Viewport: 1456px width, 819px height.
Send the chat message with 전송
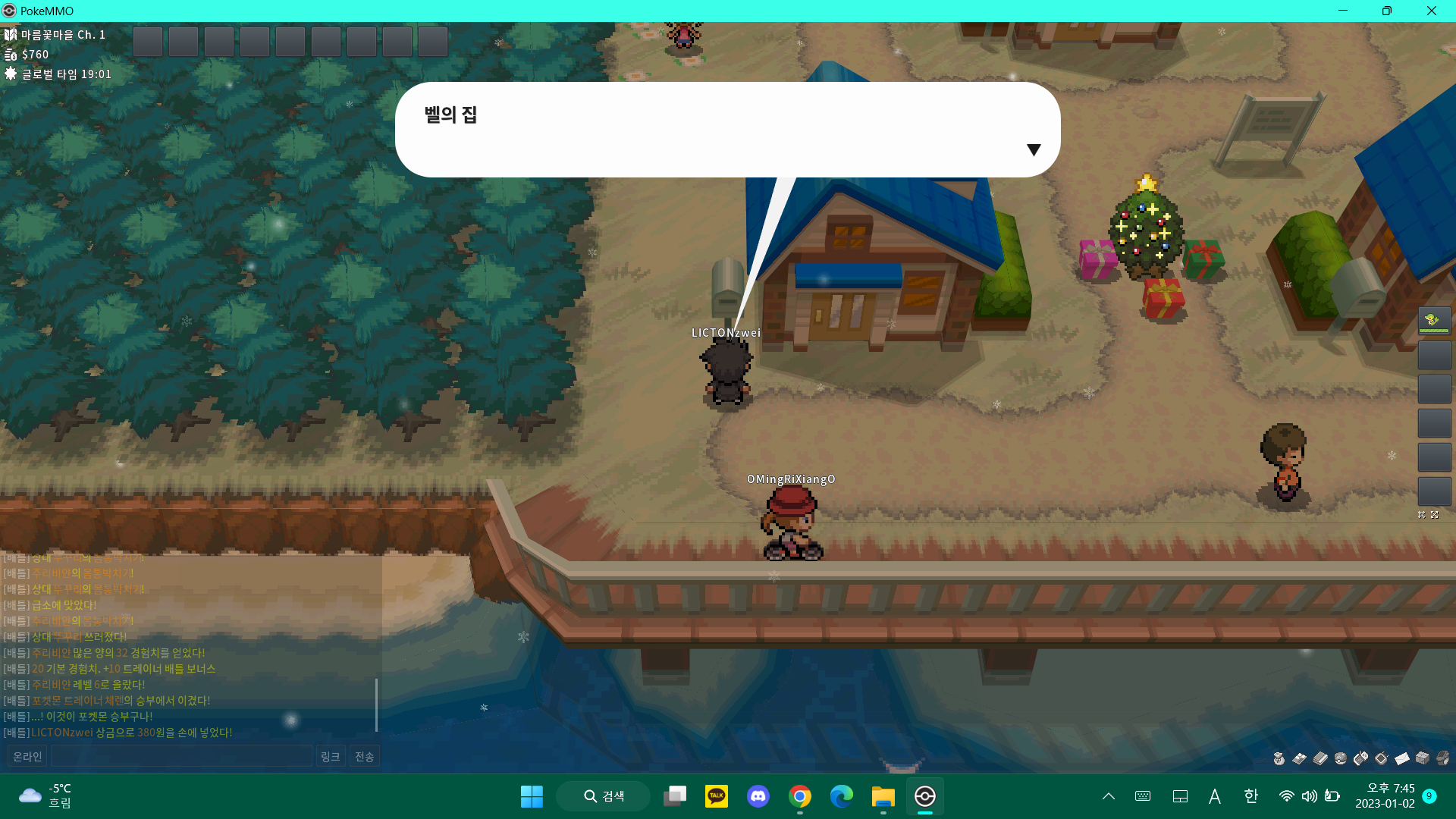364,756
